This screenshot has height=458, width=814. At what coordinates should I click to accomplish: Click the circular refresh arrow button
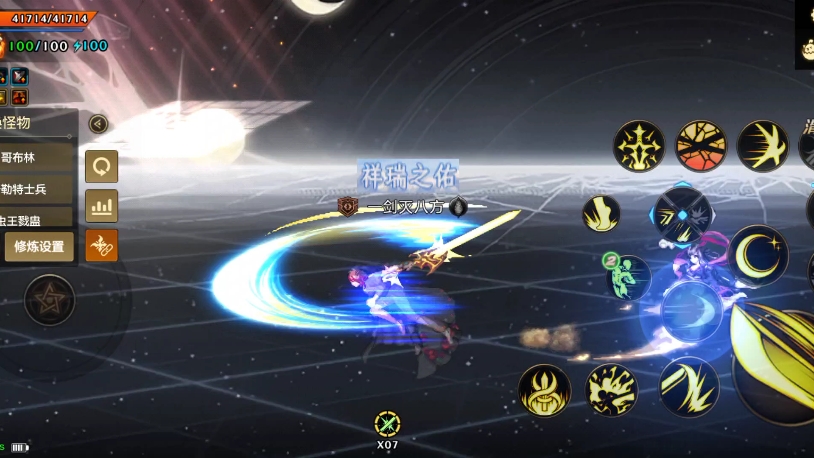[x=101, y=166]
